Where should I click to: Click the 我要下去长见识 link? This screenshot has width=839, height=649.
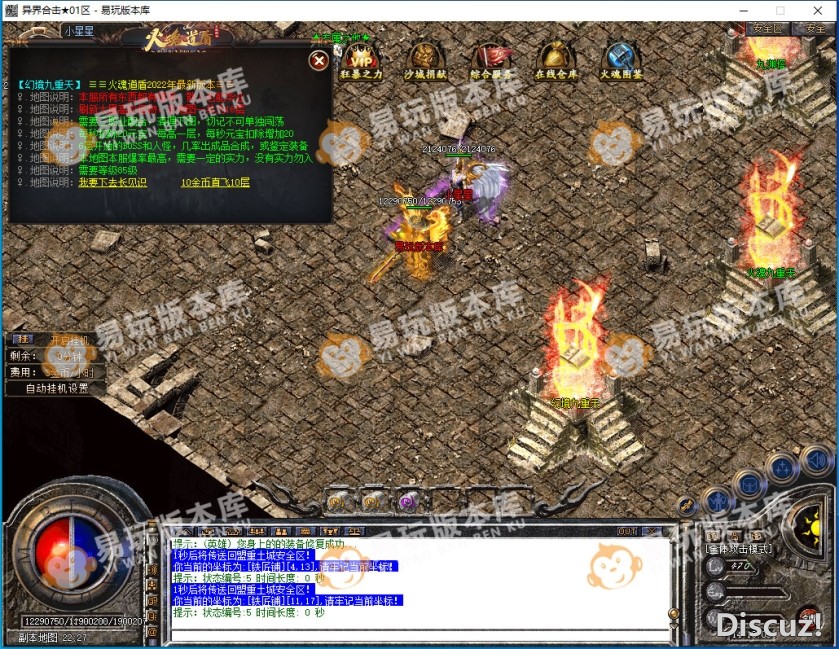112,183
